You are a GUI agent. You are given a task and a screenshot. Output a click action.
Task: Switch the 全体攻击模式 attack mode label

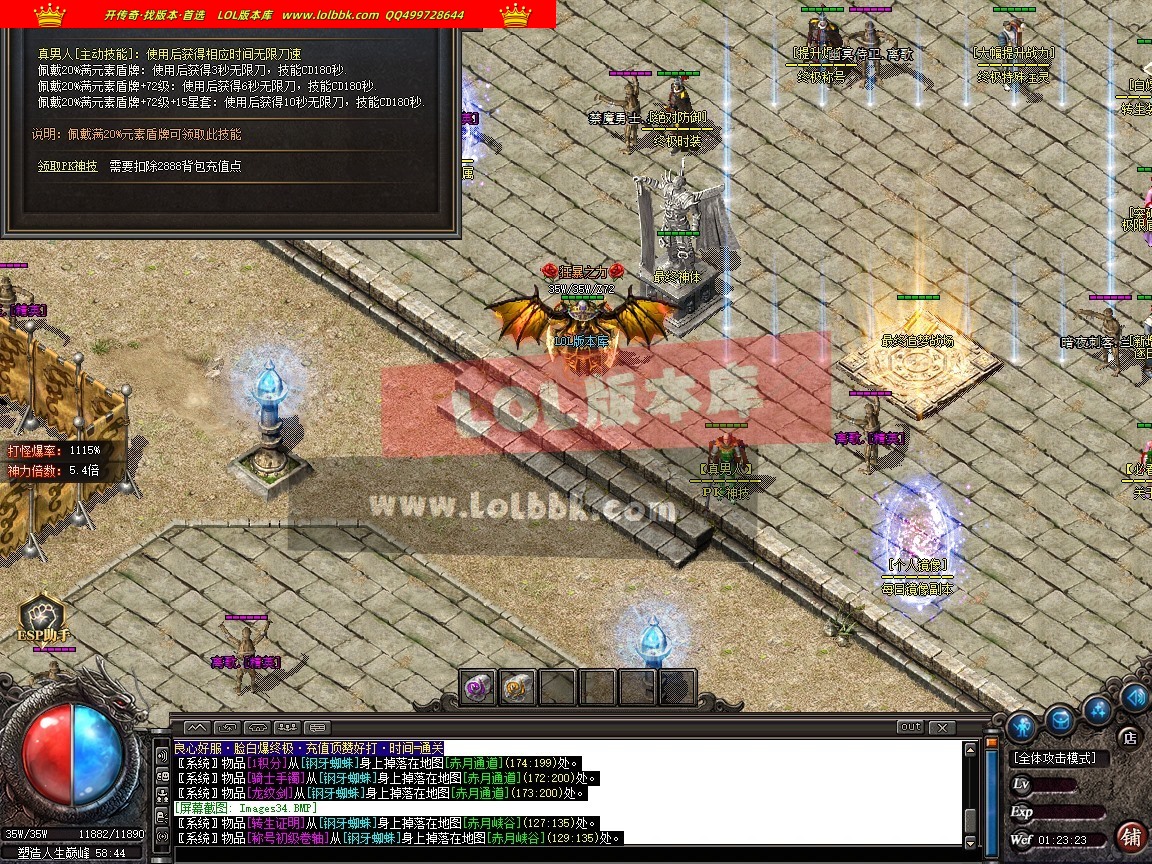coord(1055,759)
